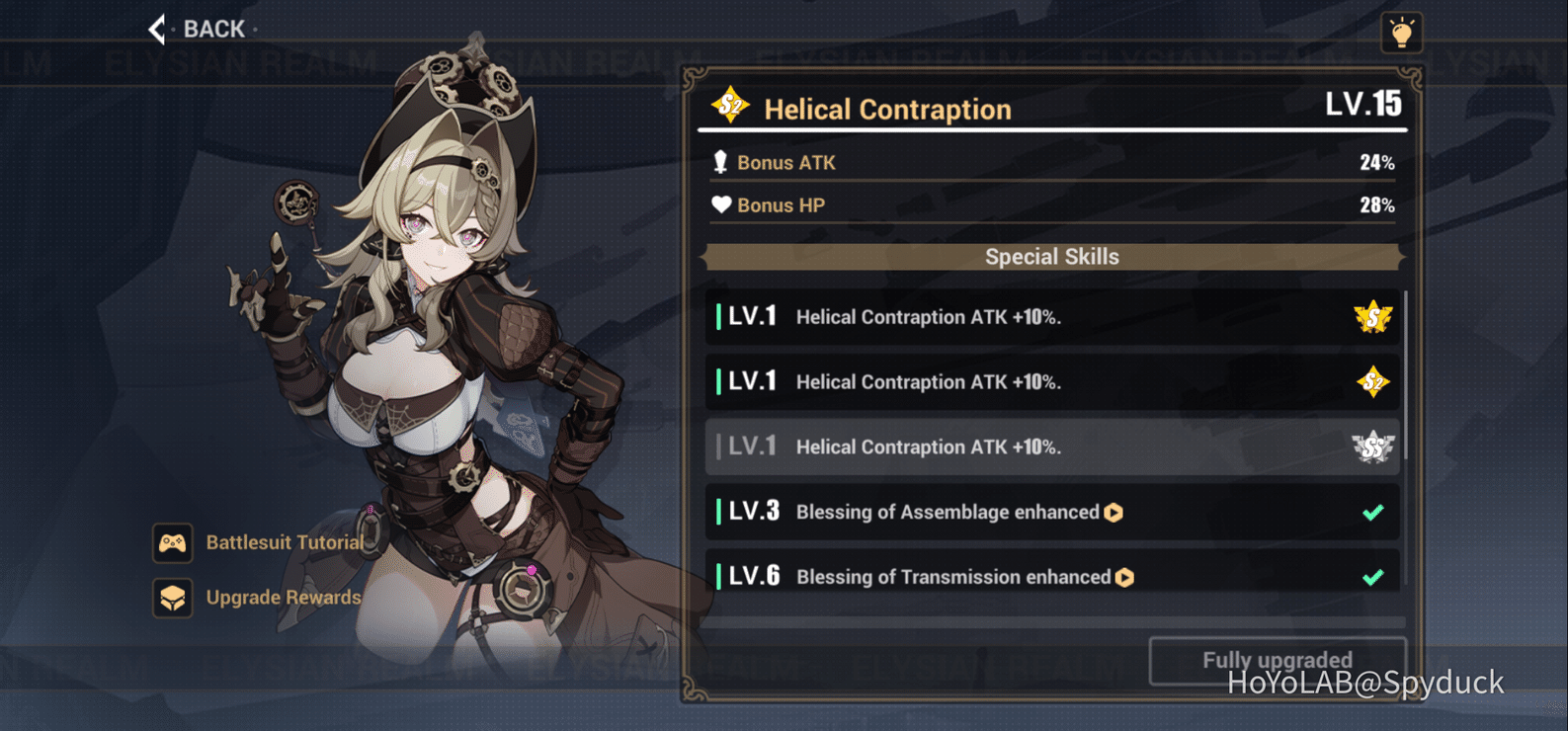Click the grayed SS rank badge
1568x731 pixels.
point(1375,447)
